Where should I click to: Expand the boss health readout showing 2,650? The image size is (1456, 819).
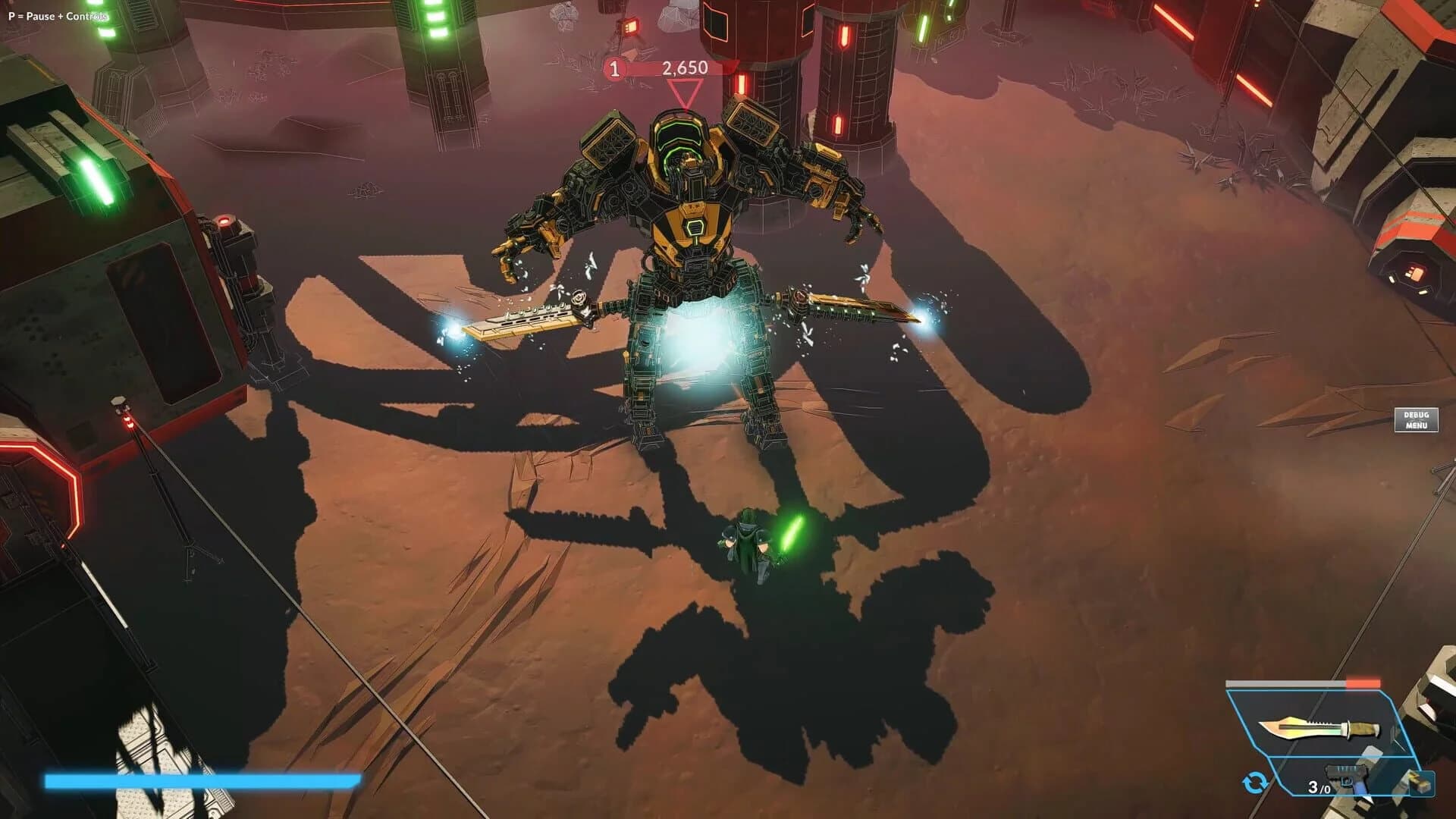[684, 67]
